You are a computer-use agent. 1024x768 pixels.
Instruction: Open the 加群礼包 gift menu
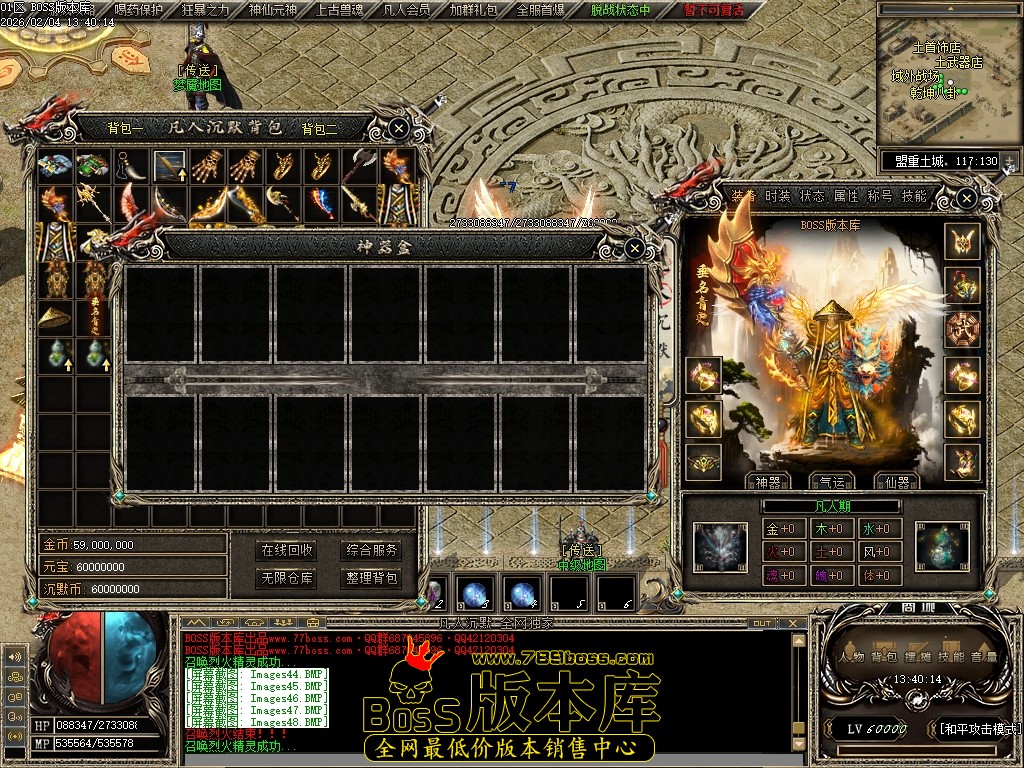[x=473, y=10]
